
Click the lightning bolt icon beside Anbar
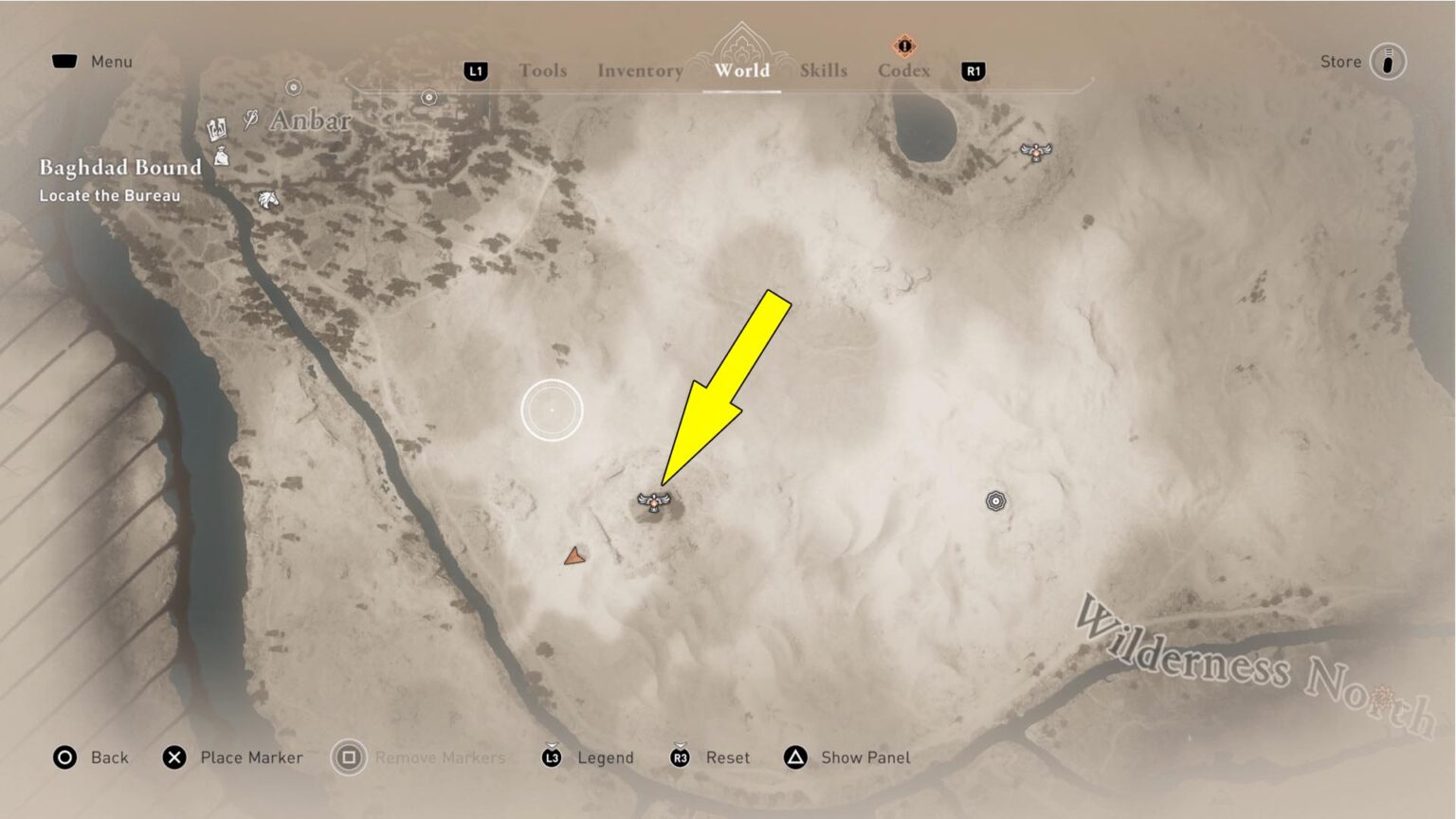[x=250, y=118]
